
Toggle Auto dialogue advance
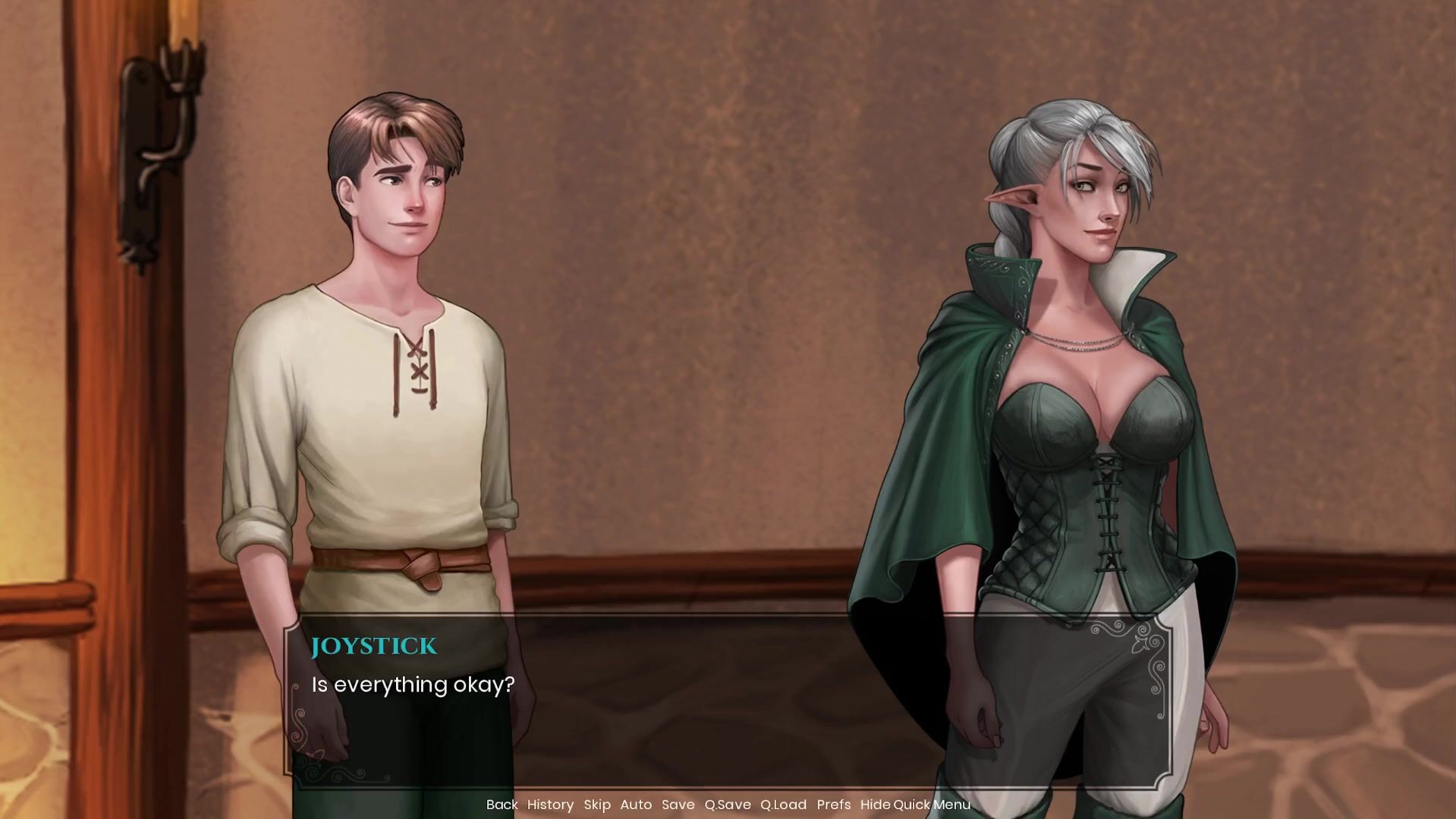tap(636, 805)
